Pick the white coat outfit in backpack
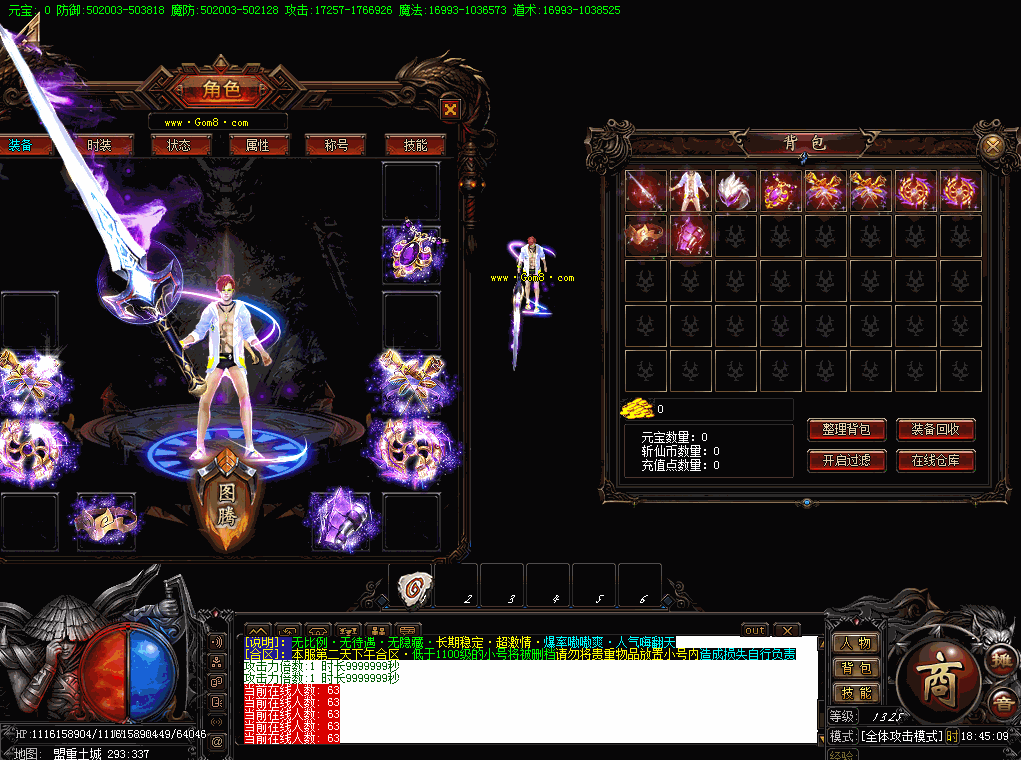 [x=691, y=191]
